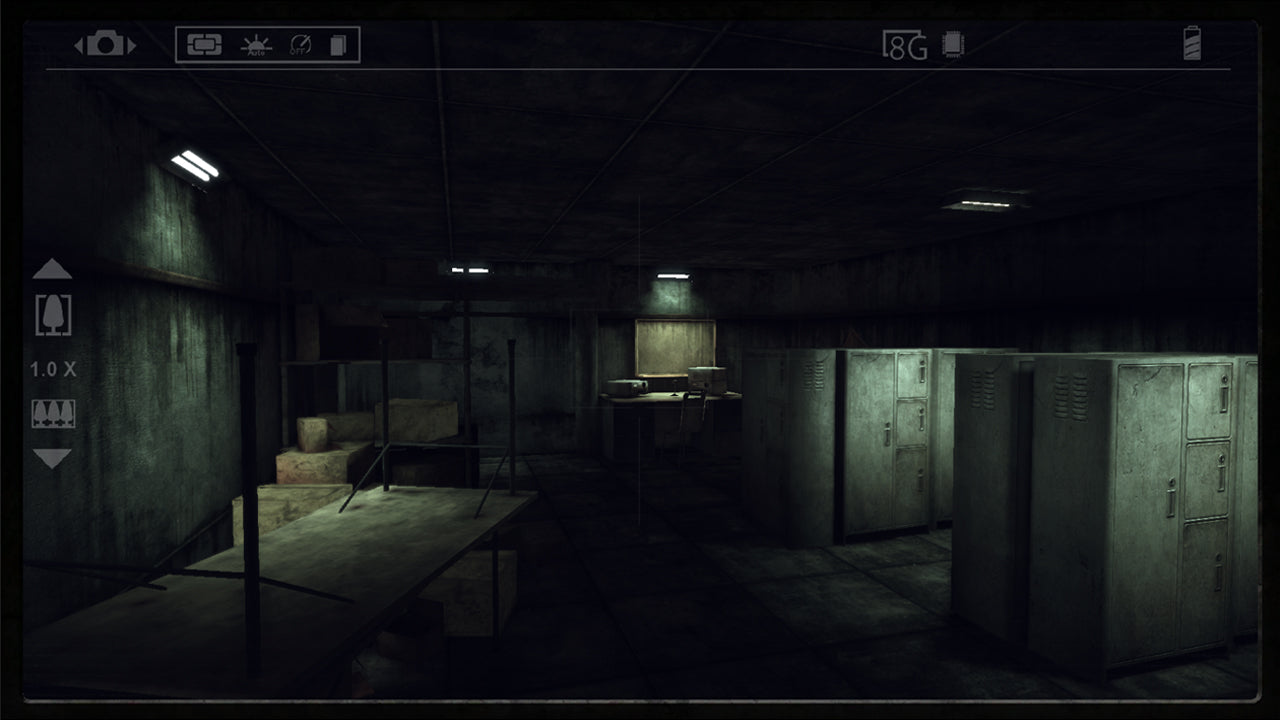This screenshot has height=720, width=1280.
Task: Choose the single tree telephoto icon
Action: (52, 315)
